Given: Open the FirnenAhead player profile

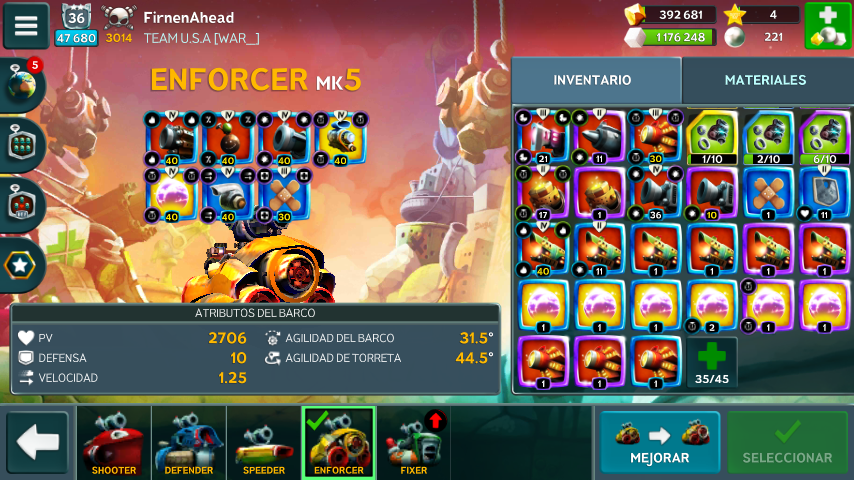Looking at the screenshot, I should pyautogui.click(x=189, y=18).
